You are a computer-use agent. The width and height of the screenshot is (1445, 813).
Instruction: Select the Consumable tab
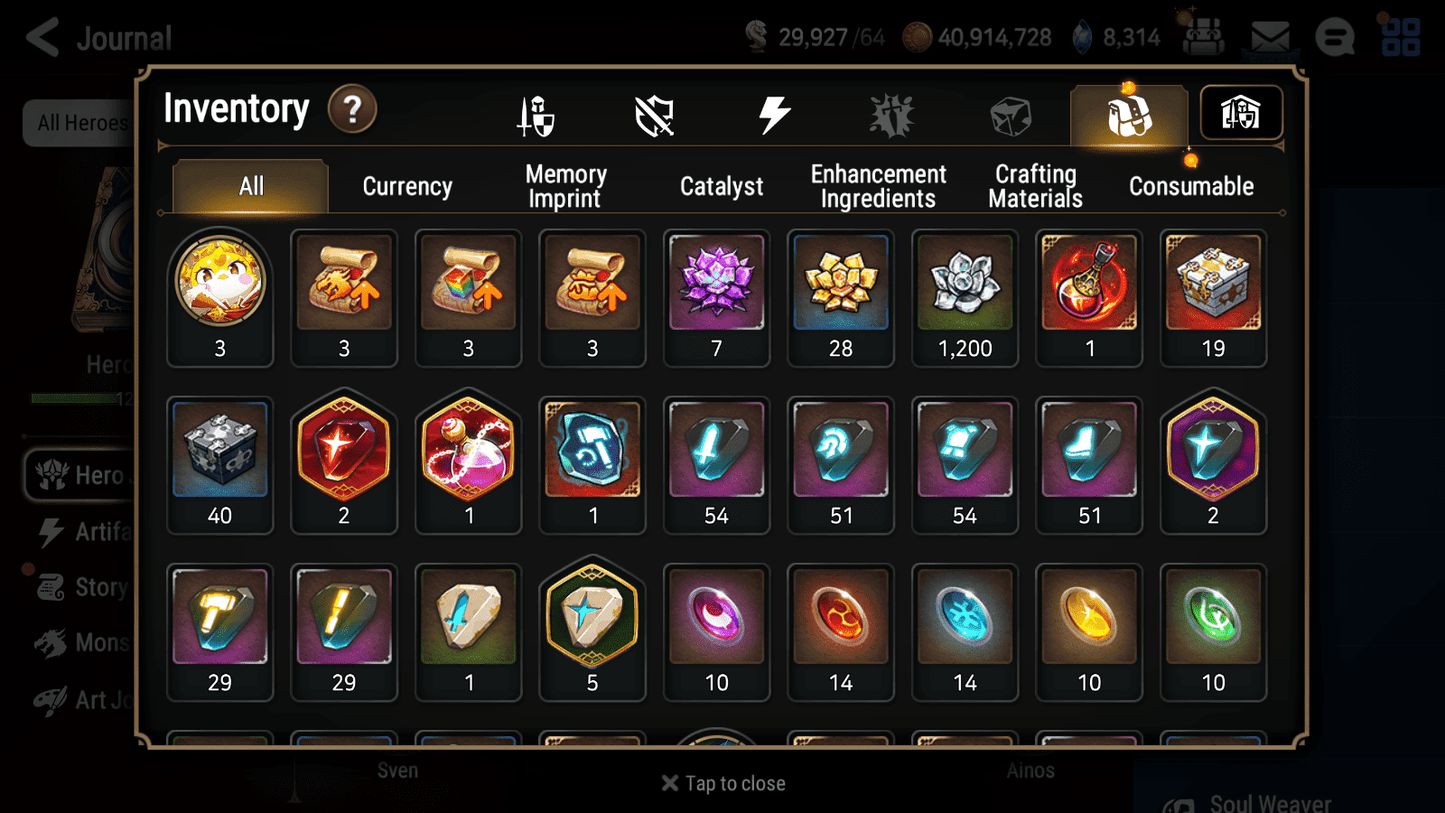tap(1191, 185)
